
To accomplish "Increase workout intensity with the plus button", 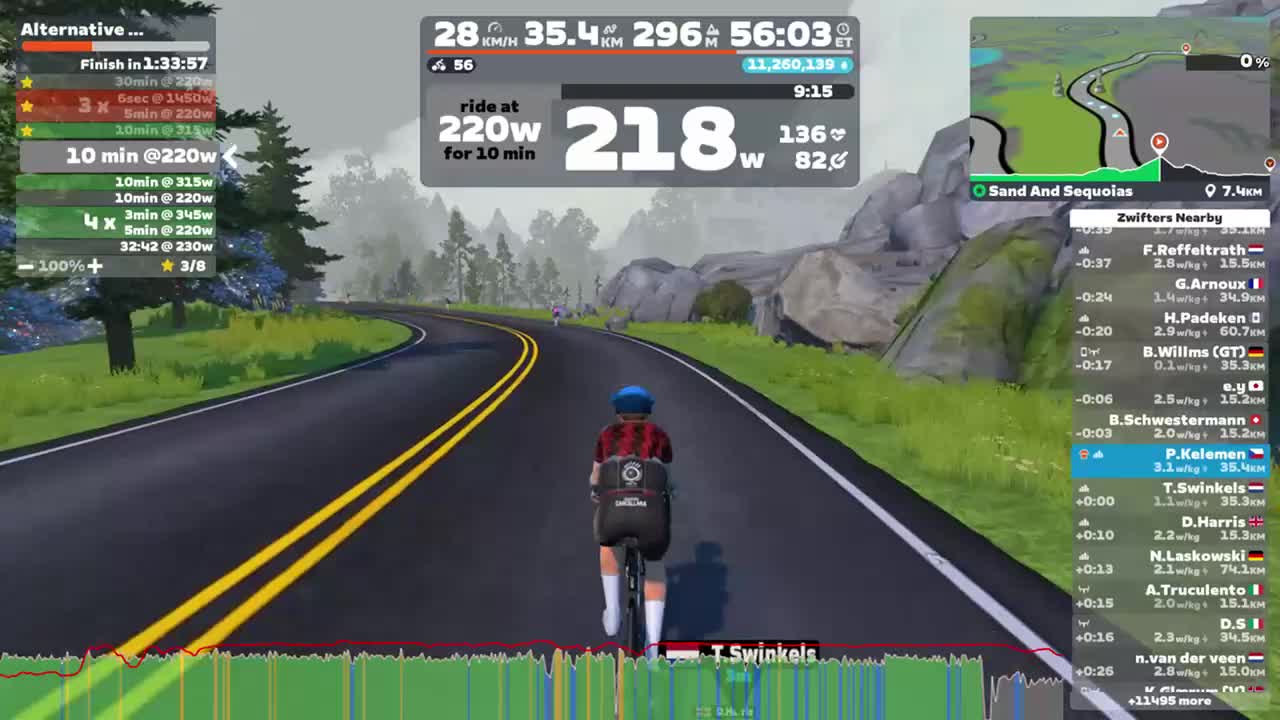I will click(95, 266).
